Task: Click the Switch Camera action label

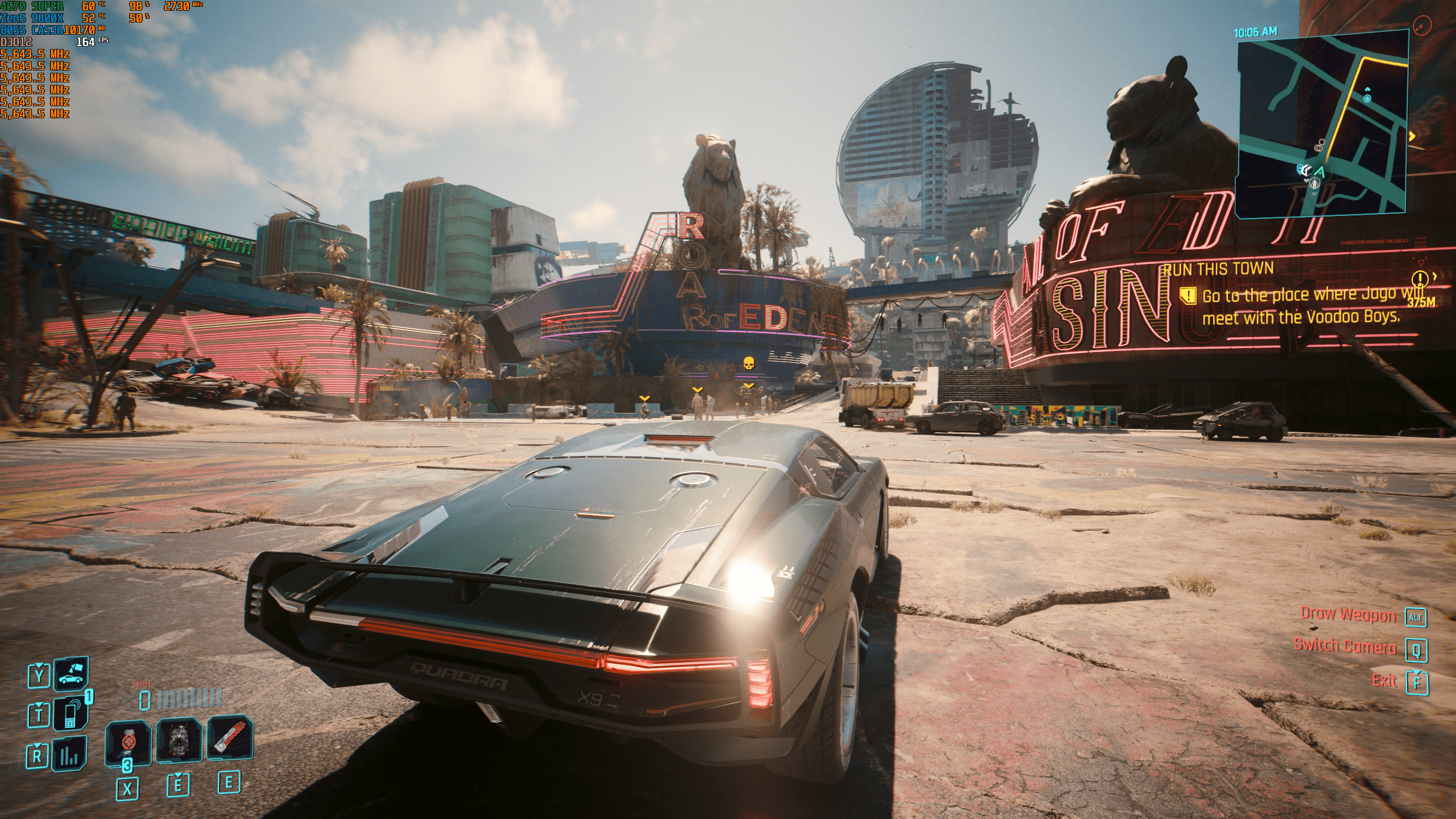Action: (x=1345, y=647)
